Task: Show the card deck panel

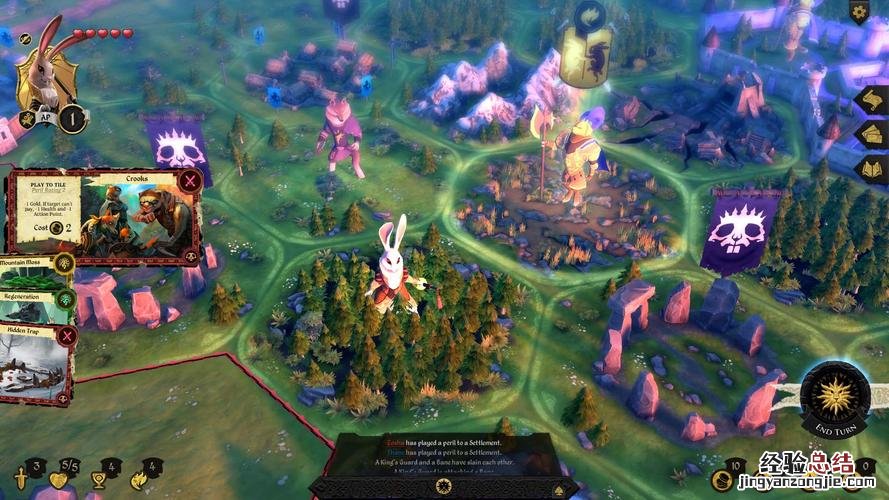Action: tap(870, 135)
